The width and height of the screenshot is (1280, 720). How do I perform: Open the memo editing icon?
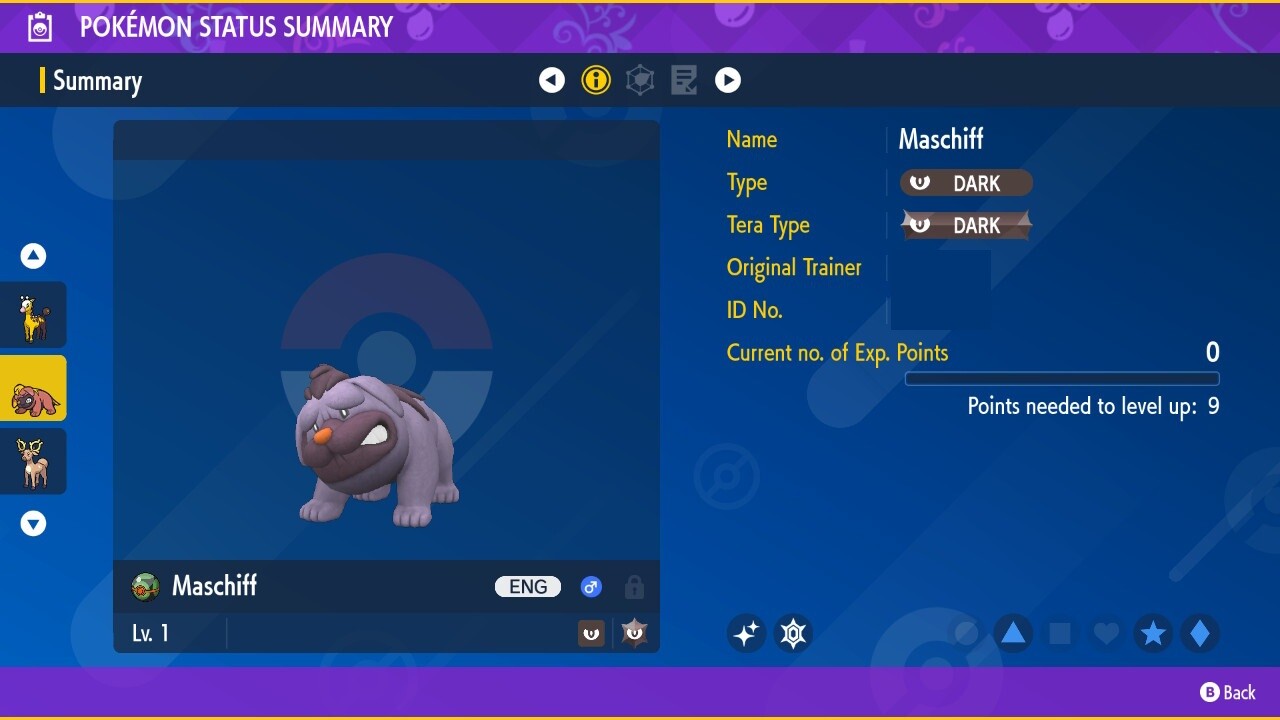(x=684, y=80)
